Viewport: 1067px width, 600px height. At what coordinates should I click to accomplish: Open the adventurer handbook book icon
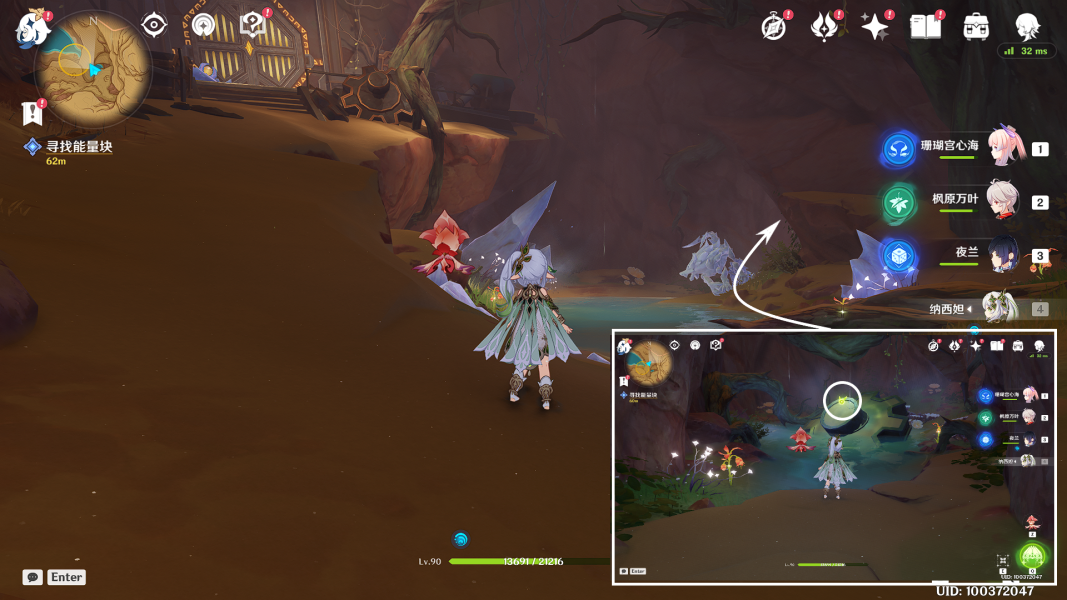(925, 27)
